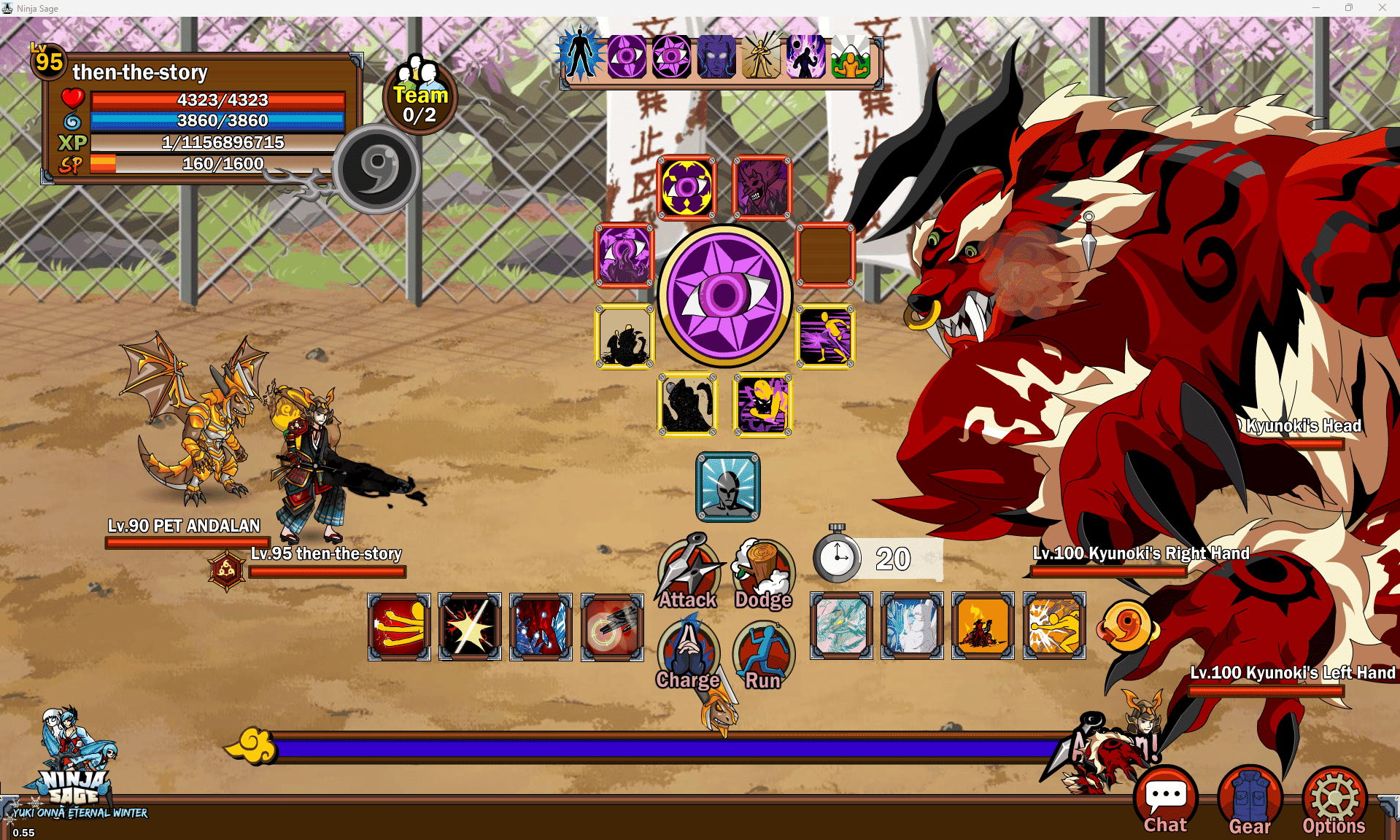Click the Team 0/2 button
Viewport: 1400px width, 840px height.
point(420,96)
